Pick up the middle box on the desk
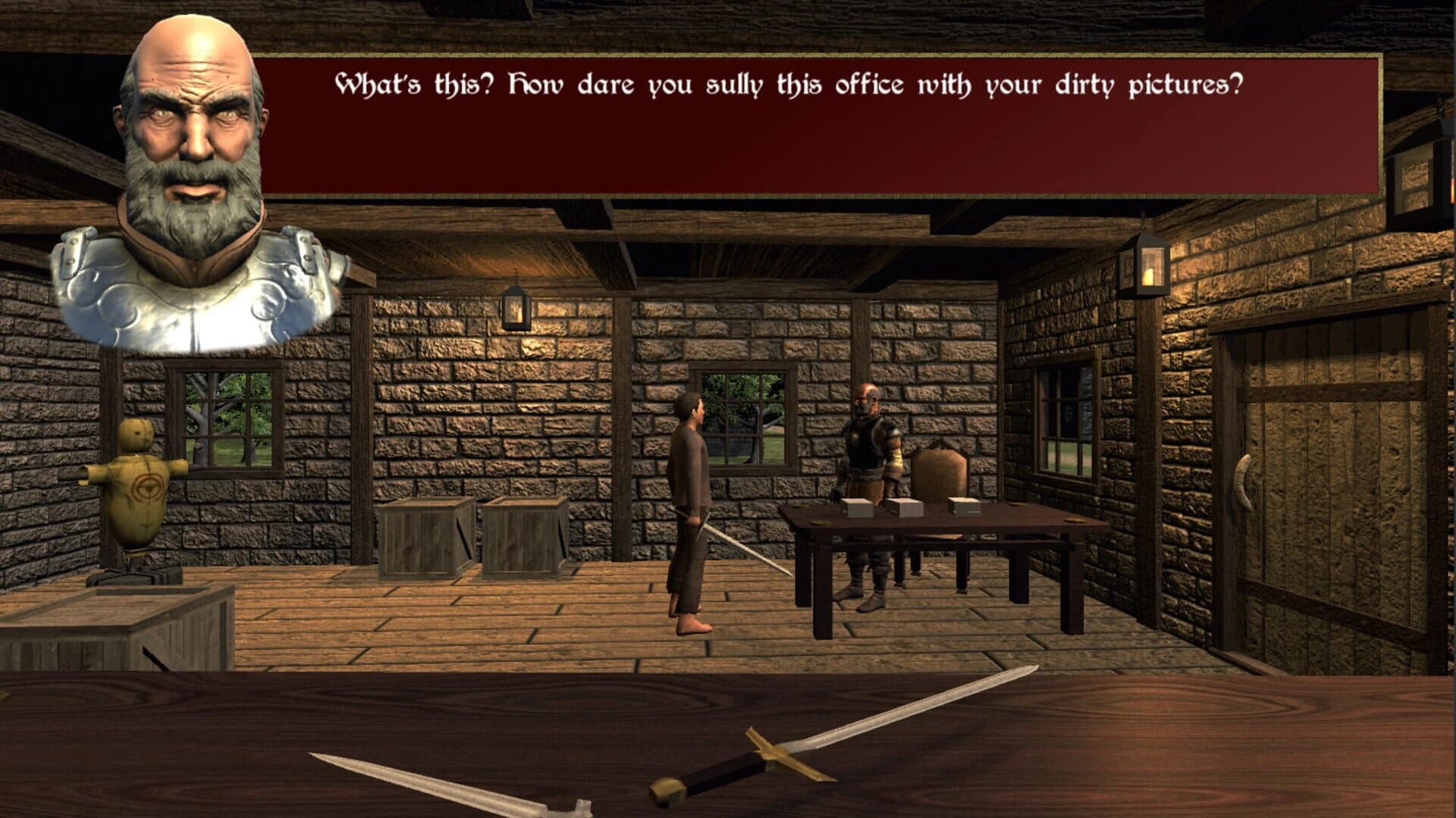 click(904, 508)
